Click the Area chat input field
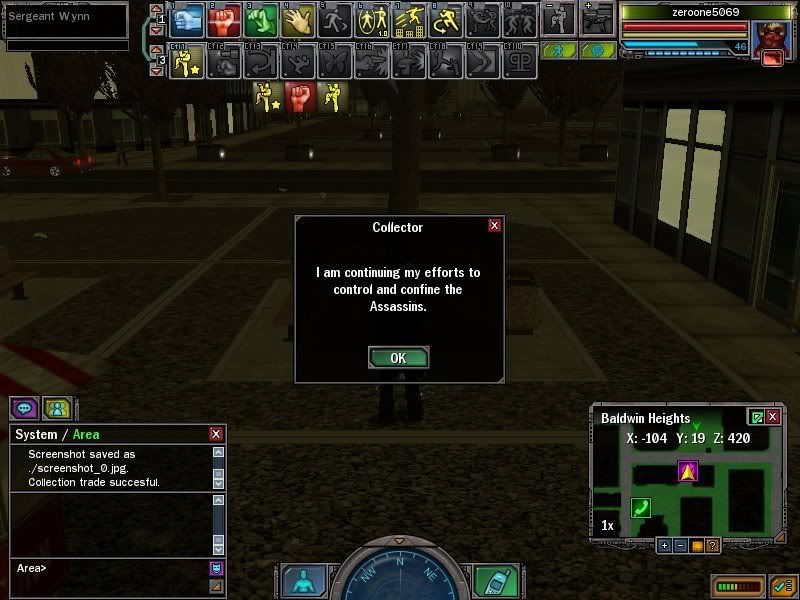This screenshot has height=600, width=800. (x=110, y=568)
